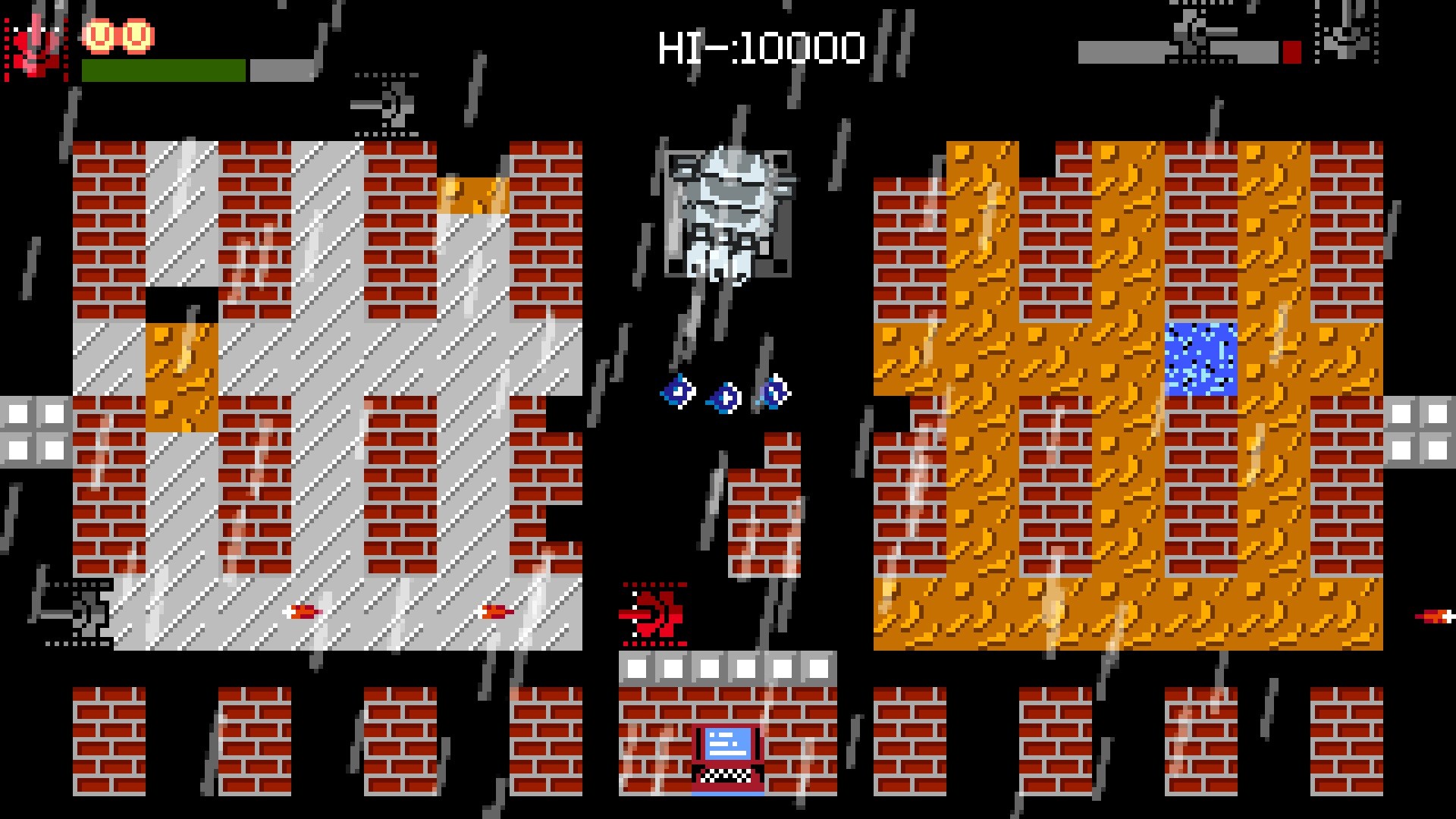Select the gray enemy gauge bar top-right
Screen dimensions: 1456x819
pyautogui.click(x=1179, y=52)
